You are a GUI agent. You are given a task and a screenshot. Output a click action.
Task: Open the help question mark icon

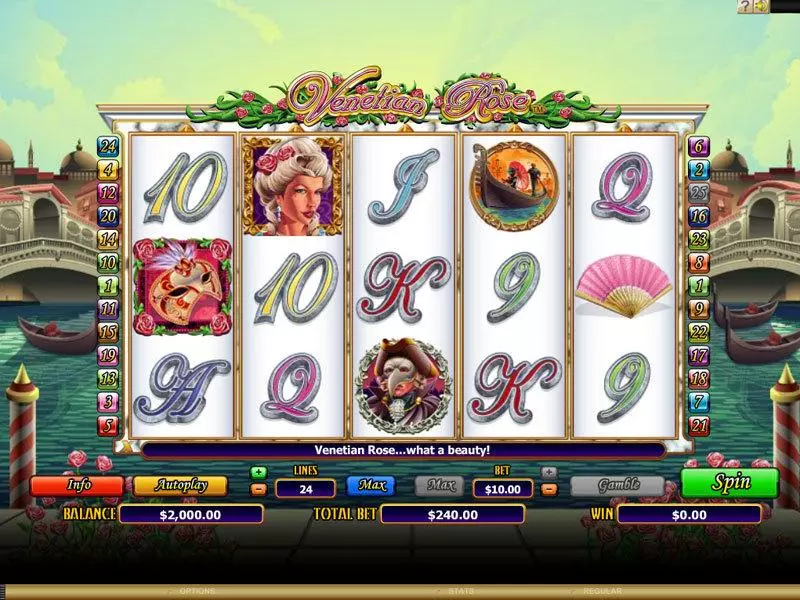click(744, 6)
